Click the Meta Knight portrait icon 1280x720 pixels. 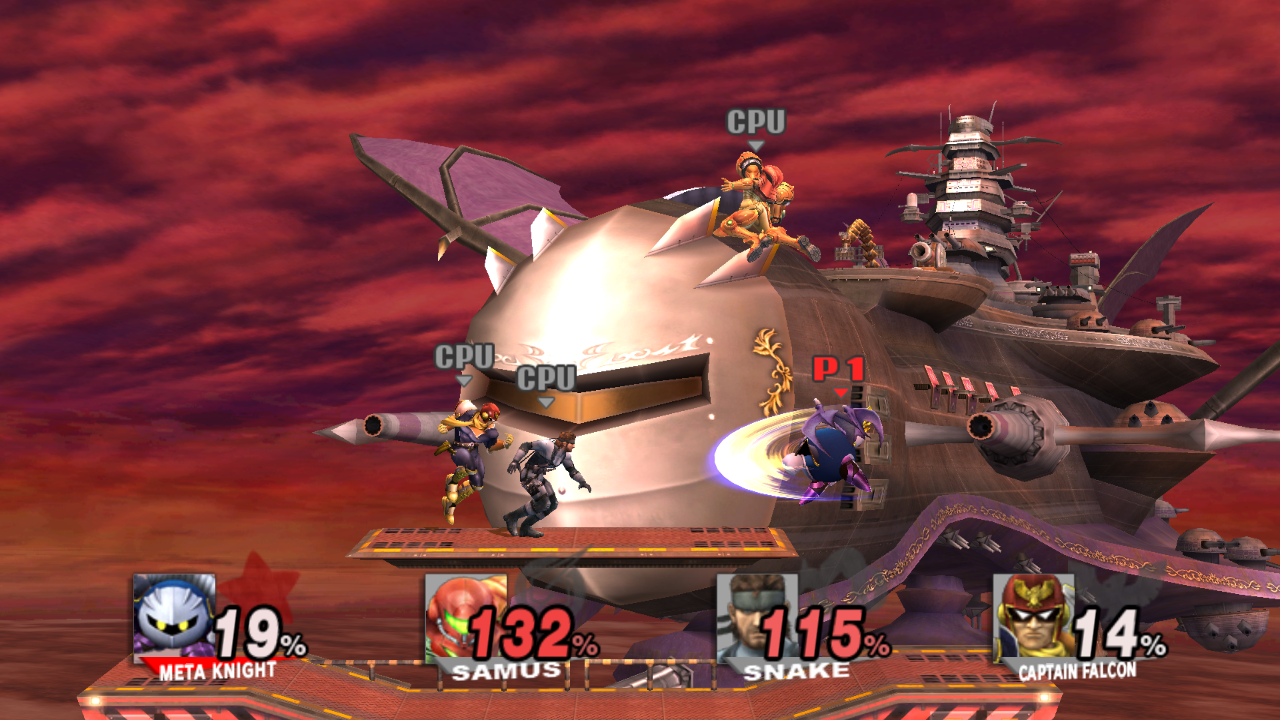[x=174, y=617]
